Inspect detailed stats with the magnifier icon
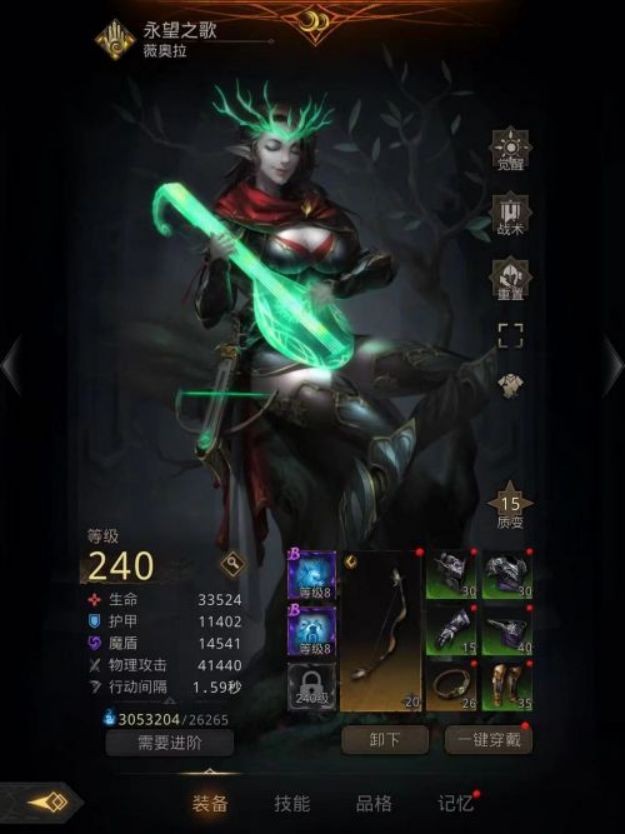The height and width of the screenshot is (834, 625). (233, 565)
